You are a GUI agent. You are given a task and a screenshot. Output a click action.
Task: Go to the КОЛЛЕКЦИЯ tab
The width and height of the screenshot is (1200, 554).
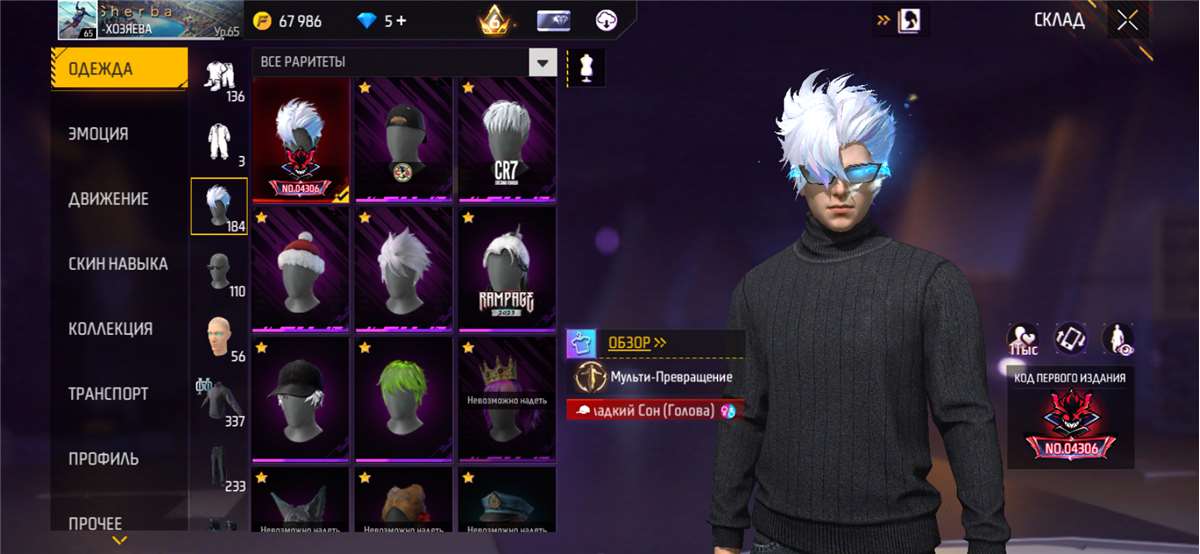[x=110, y=329]
